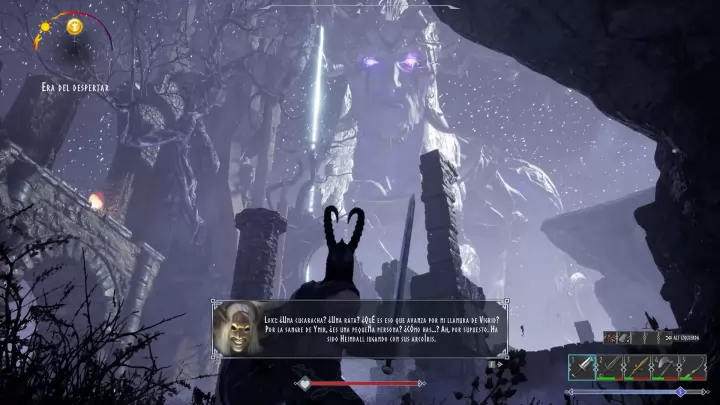Screen dimensions: 720x405
Task: Select the broad sword in hotbar slot 1
Action: coord(582,367)
